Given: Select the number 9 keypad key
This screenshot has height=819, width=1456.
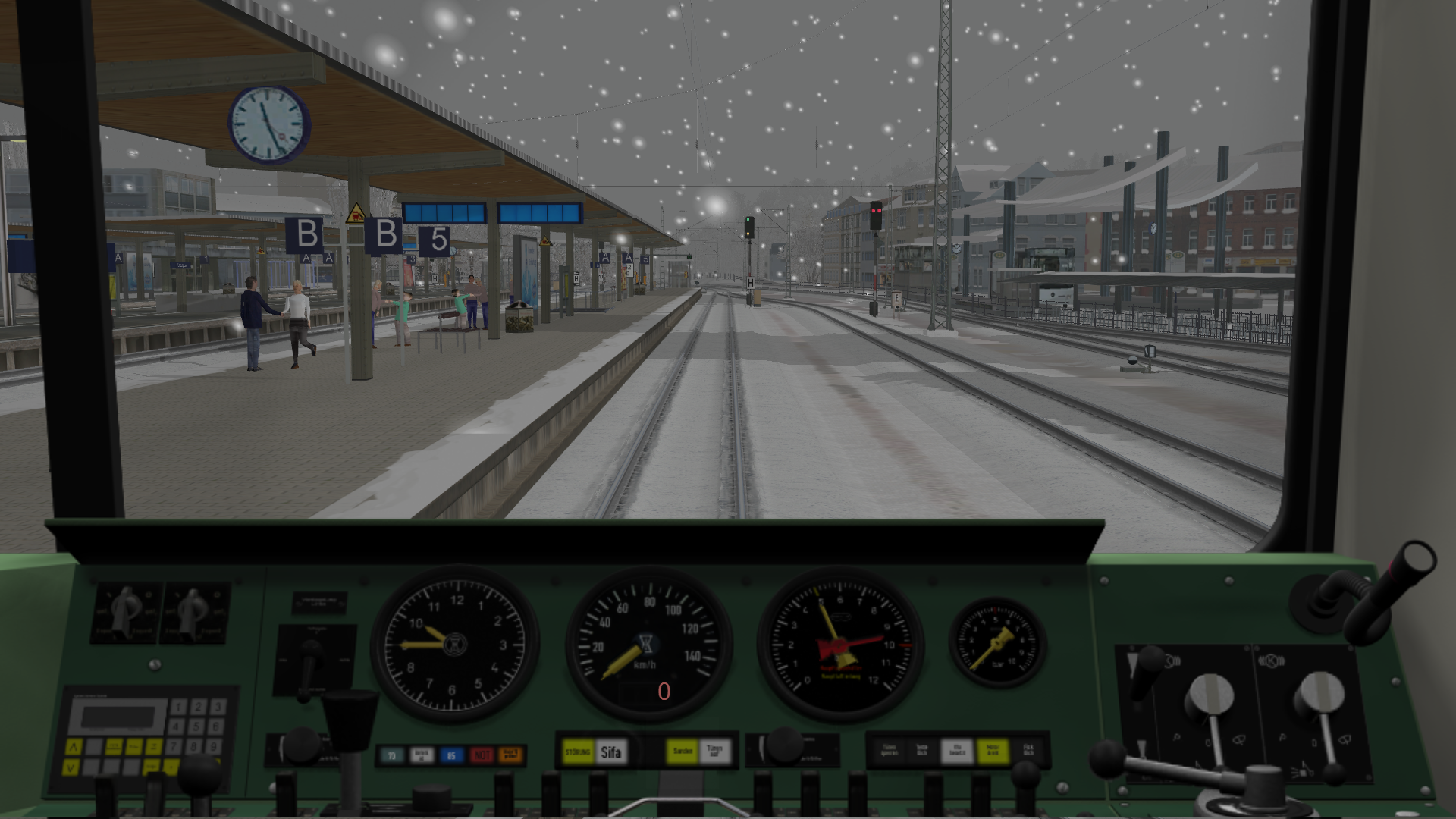Looking at the screenshot, I should pos(215,747).
